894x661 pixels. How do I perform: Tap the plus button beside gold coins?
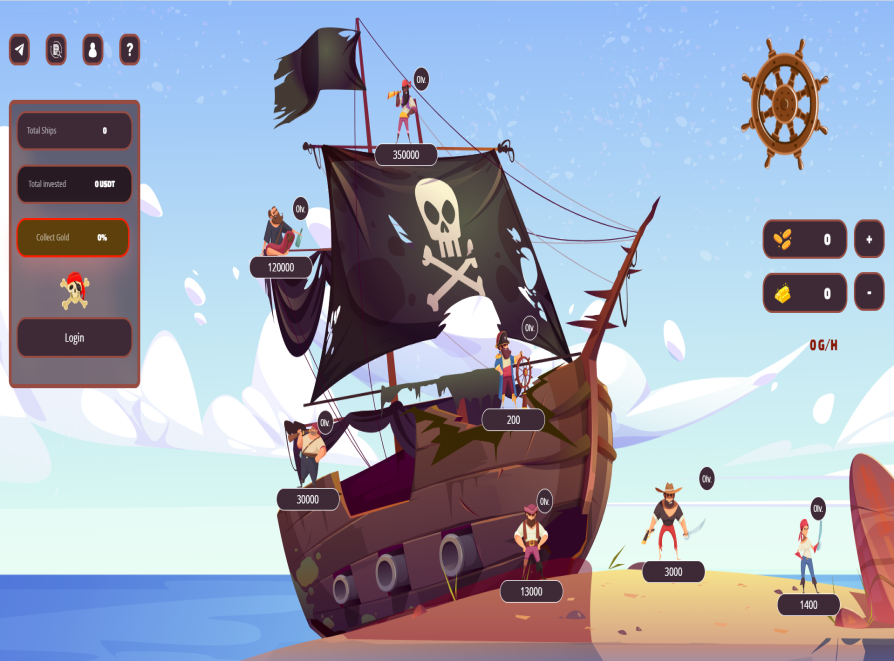pyautogui.click(x=869, y=239)
